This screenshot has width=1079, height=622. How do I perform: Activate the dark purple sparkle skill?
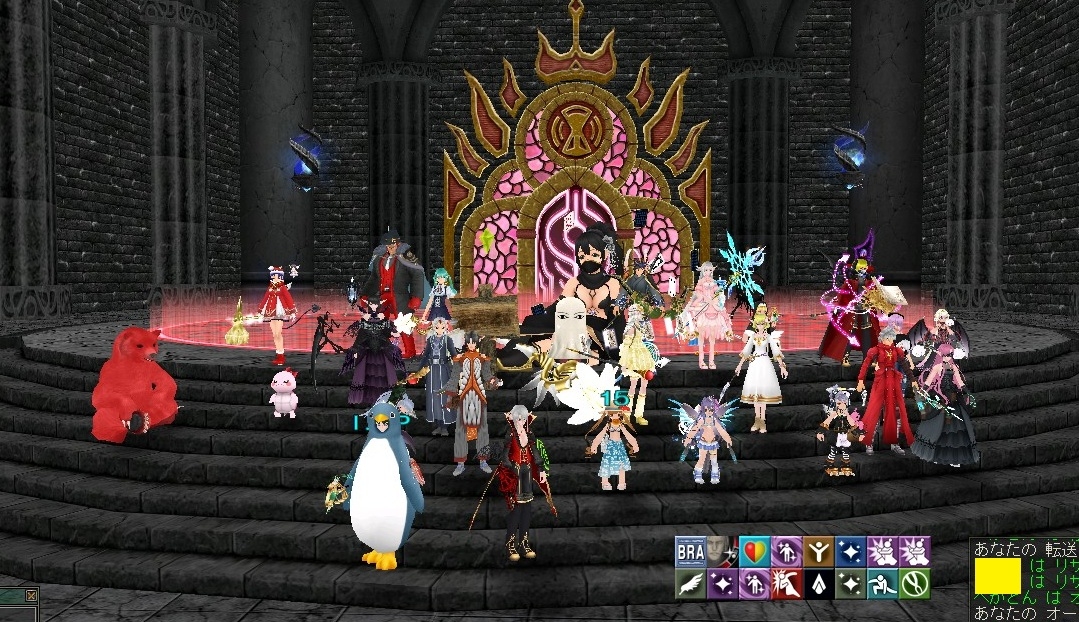point(722,583)
